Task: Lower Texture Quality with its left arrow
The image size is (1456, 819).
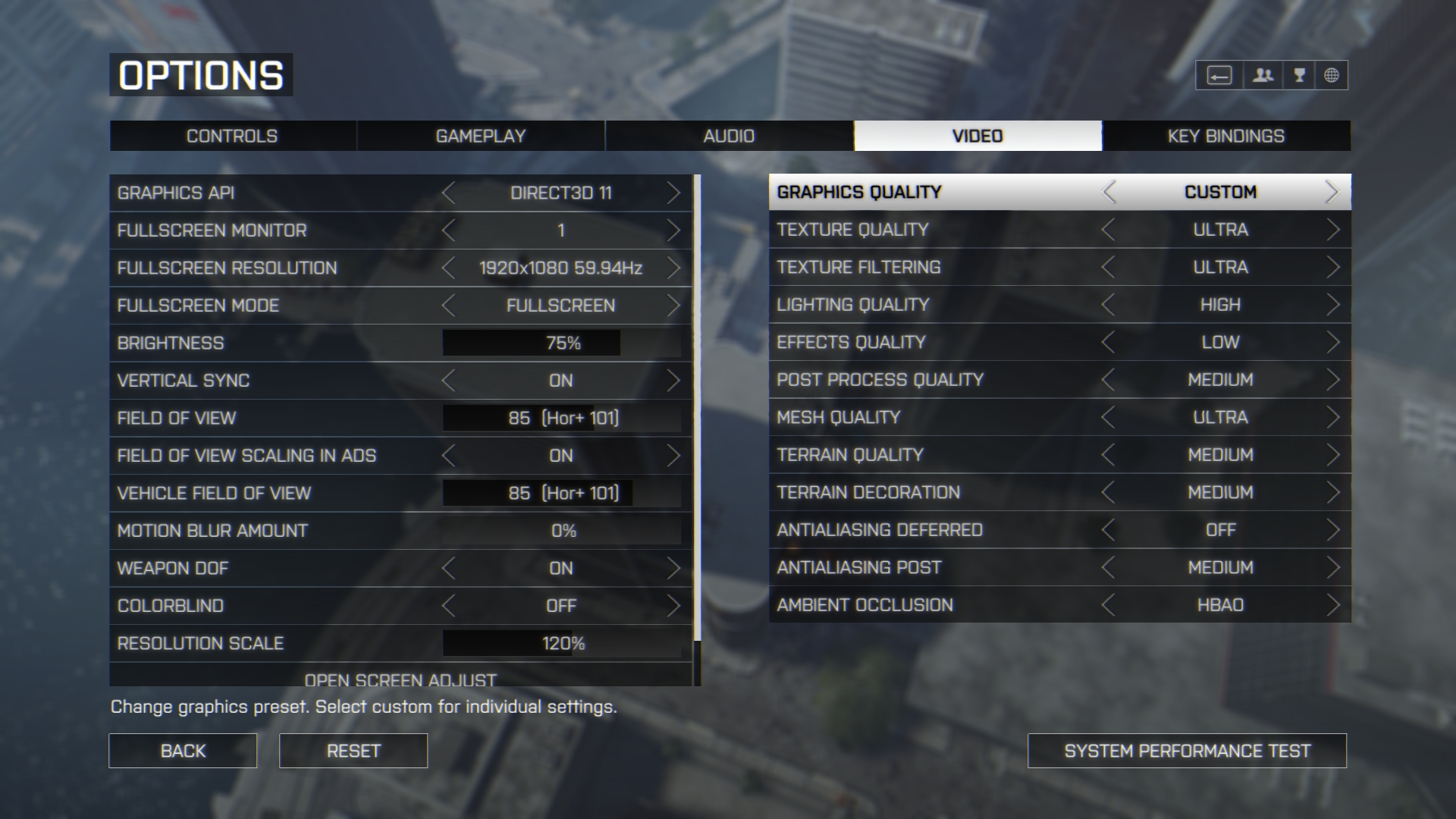Action: (1109, 230)
